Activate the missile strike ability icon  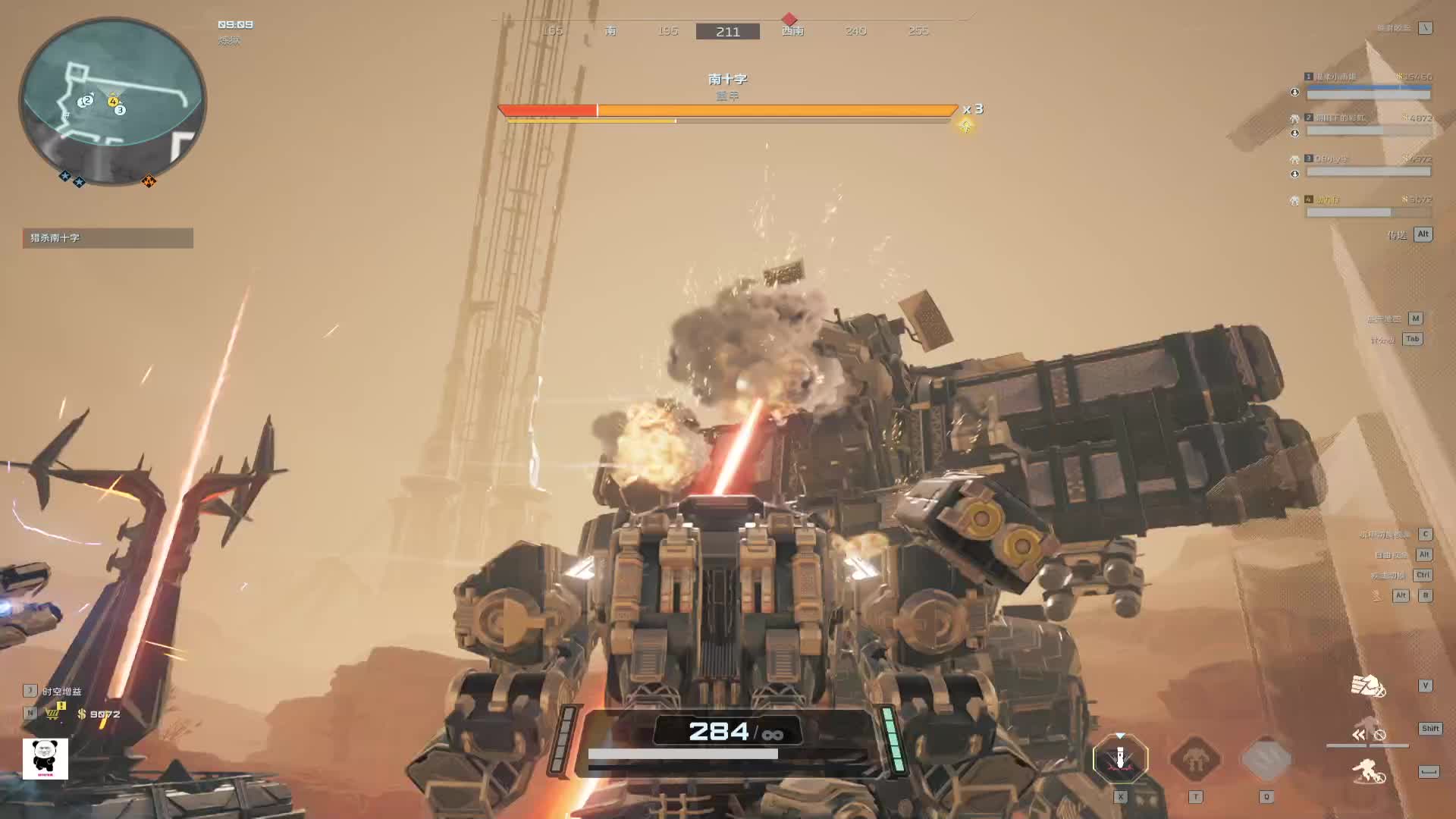[1120, 758]
